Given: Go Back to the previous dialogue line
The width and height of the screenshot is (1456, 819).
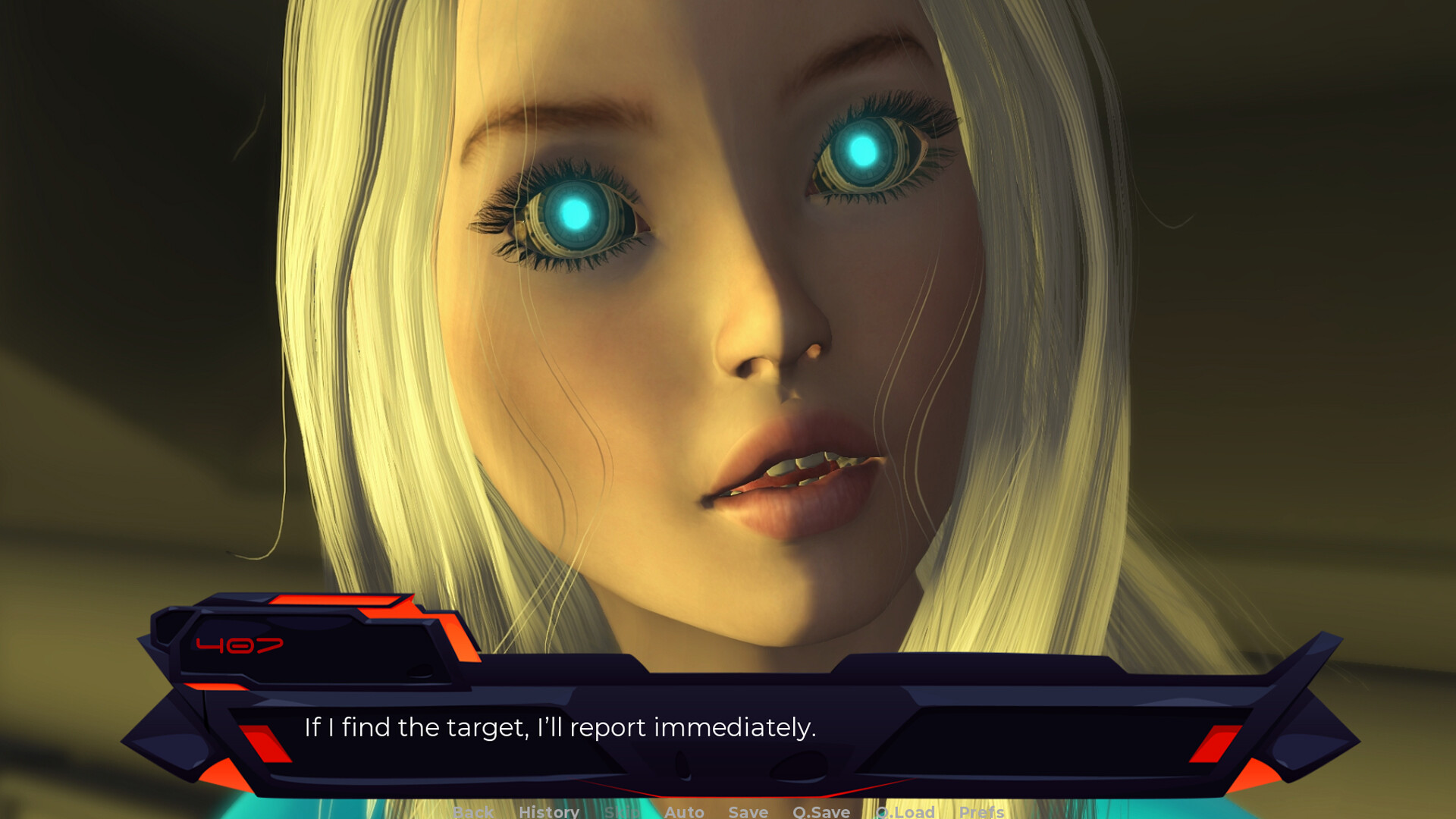Looking at the screenshot, I should click(x=472, y=812).
